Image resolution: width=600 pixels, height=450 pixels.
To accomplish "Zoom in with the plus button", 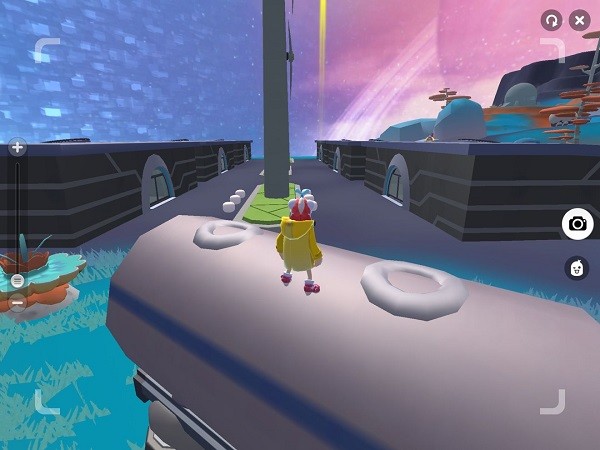I will click(x=17, y=148).
